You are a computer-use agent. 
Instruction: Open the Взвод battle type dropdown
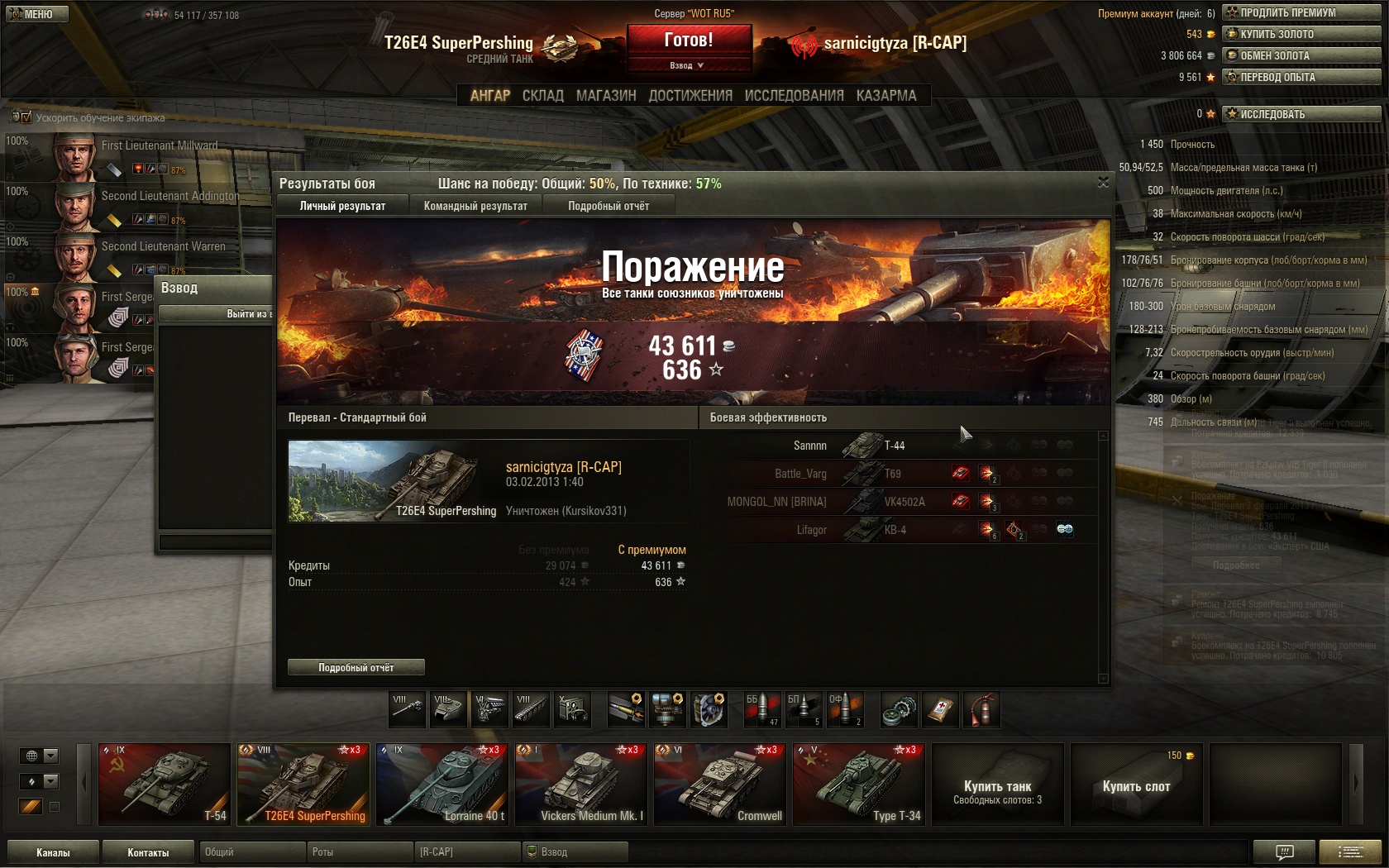[x=688, y=65]
